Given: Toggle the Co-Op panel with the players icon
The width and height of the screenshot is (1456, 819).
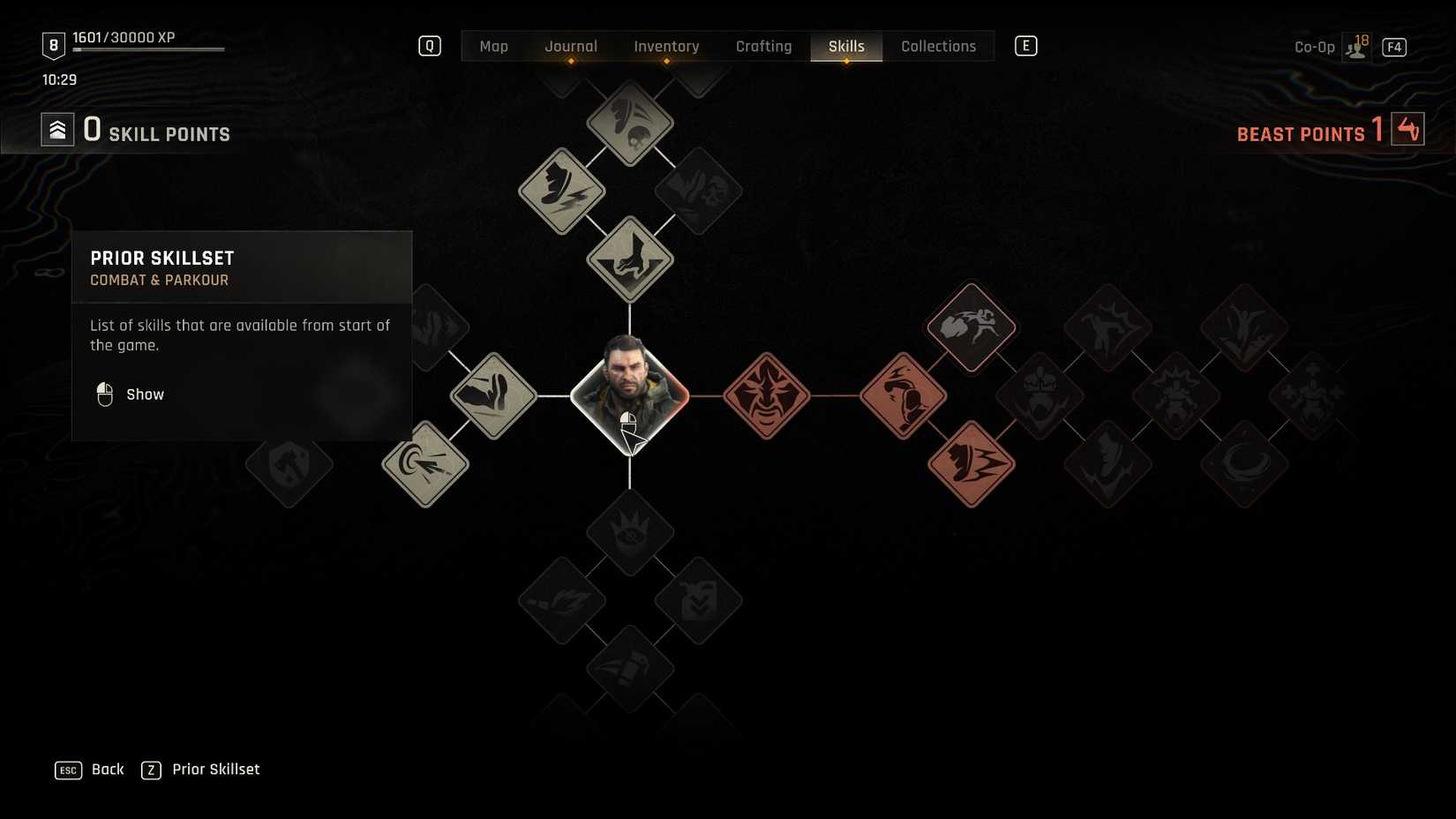Looking at the screenshot, I should pos(1355,46).
